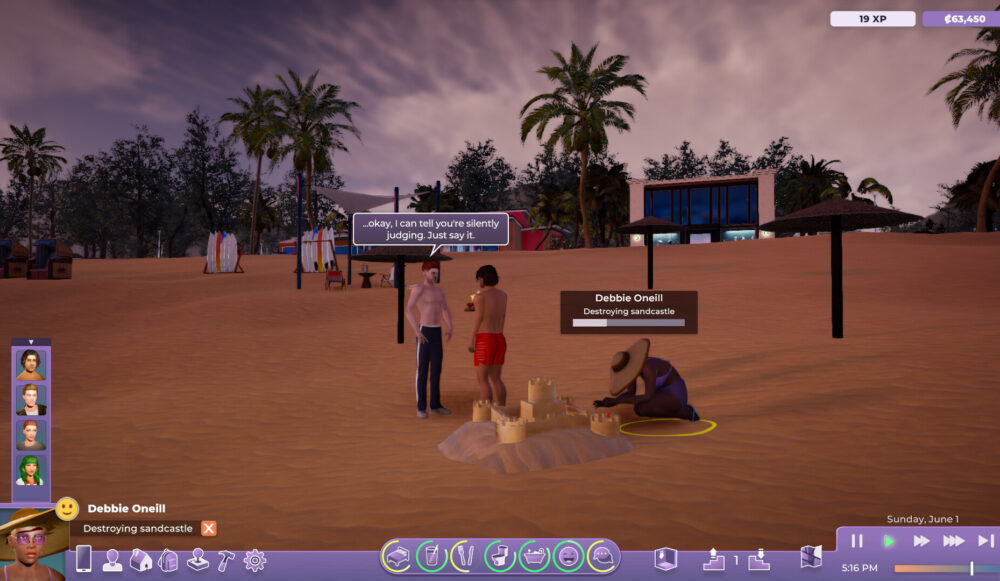Cancel the Destroying sandcastle action
This screenshot has height=581, width=1000.
click(208, 528)
